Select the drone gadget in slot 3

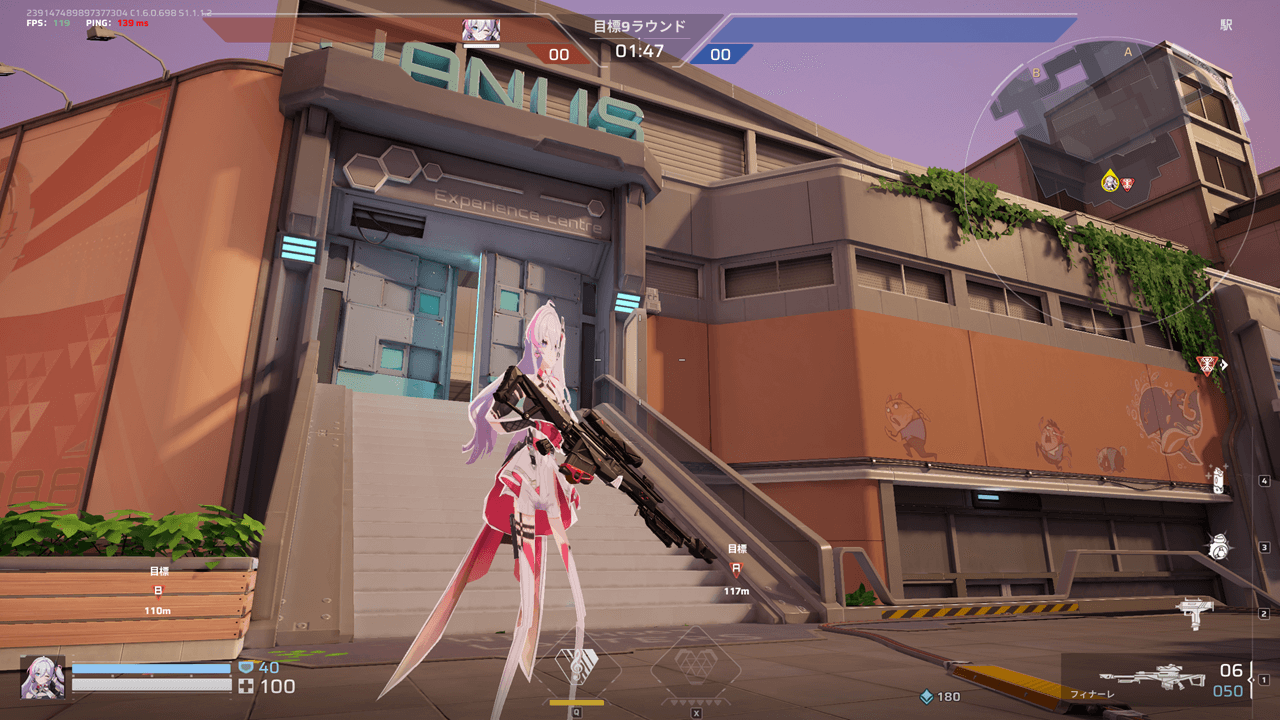point(1218,546)
